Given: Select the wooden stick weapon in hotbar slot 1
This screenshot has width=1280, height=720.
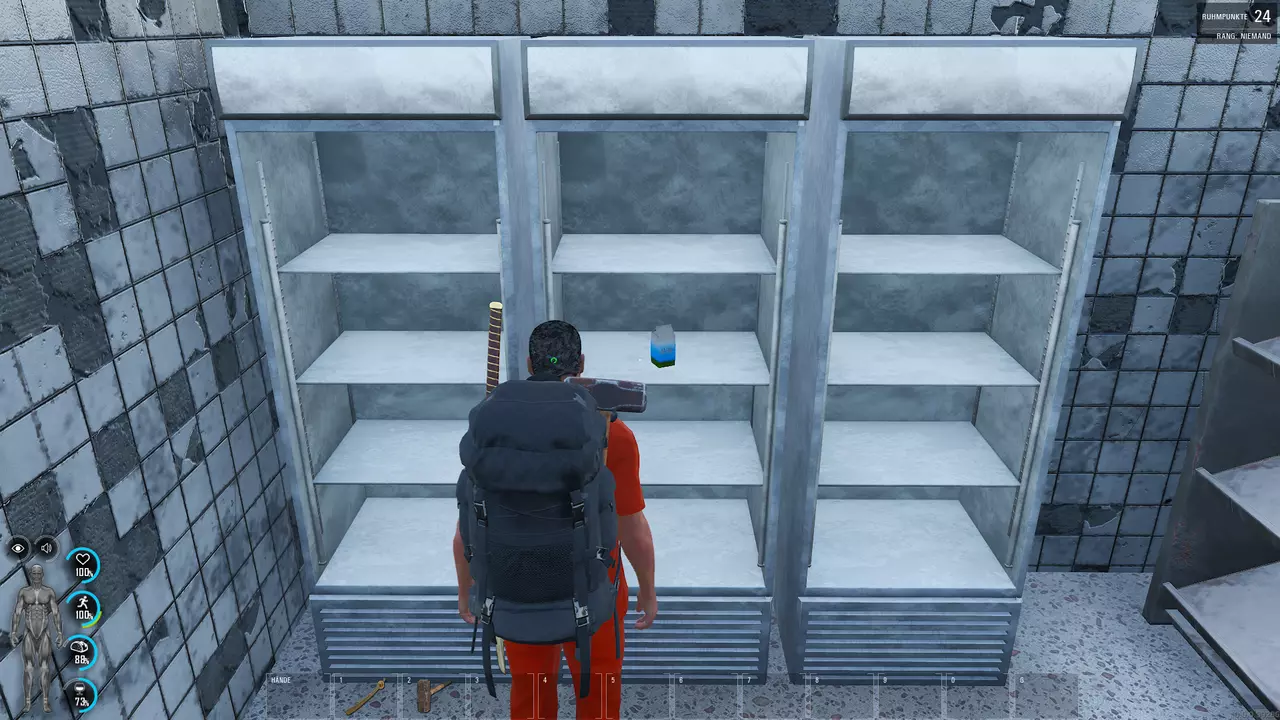Looking at the screenshot, I should click(x=364, y=696).
